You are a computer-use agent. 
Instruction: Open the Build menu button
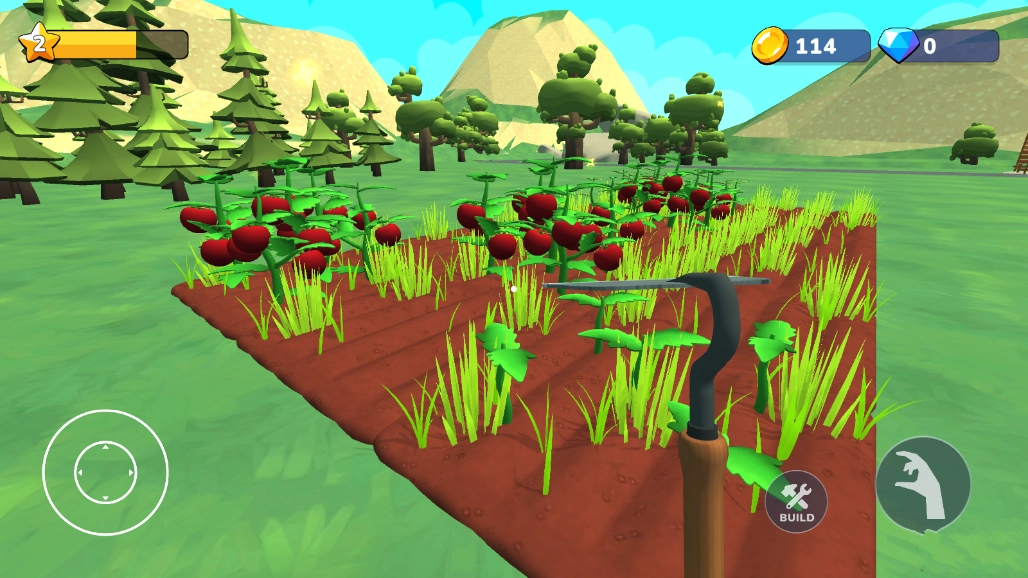(796, 501)
